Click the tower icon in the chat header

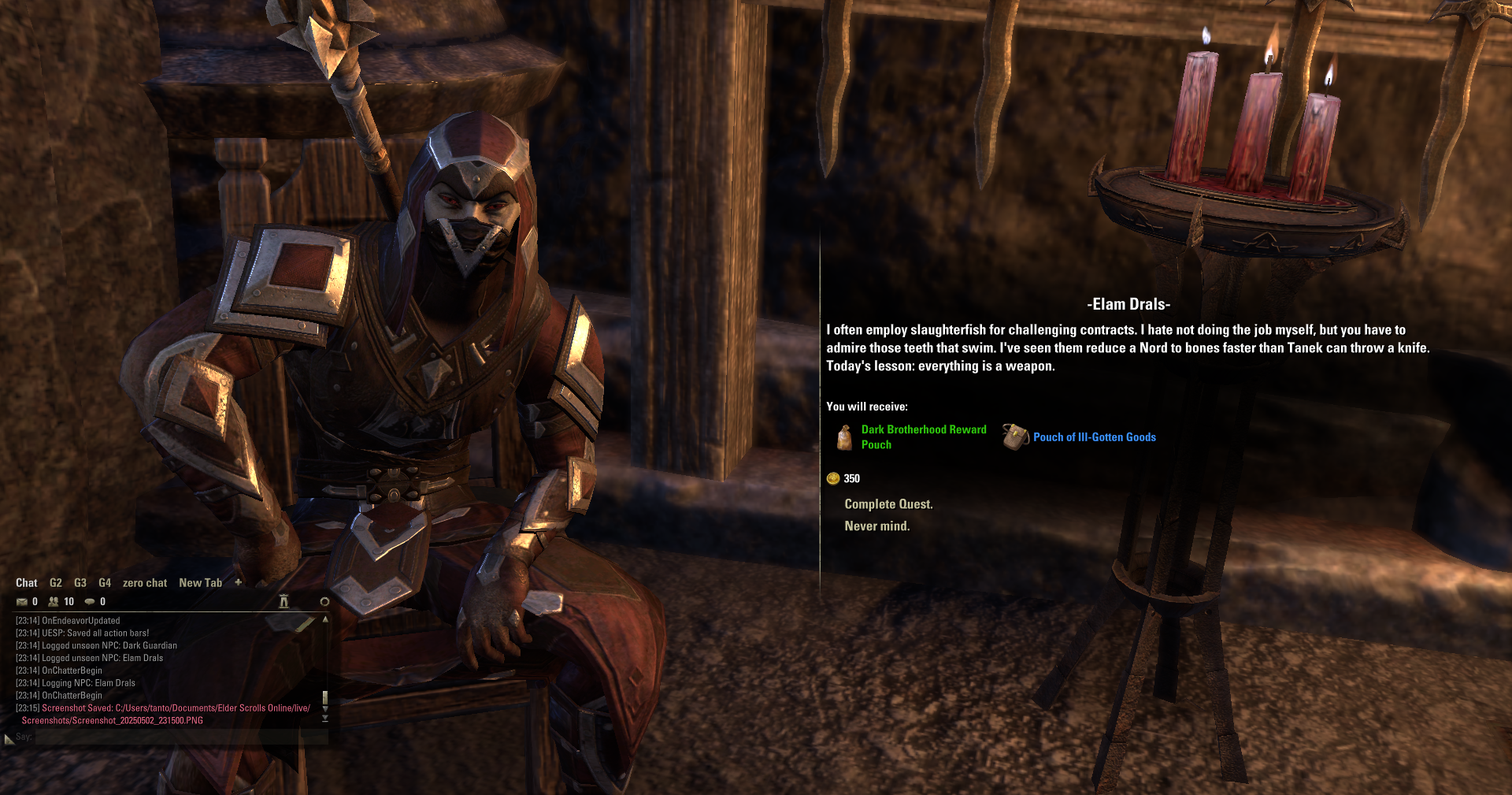coord(284,602)
